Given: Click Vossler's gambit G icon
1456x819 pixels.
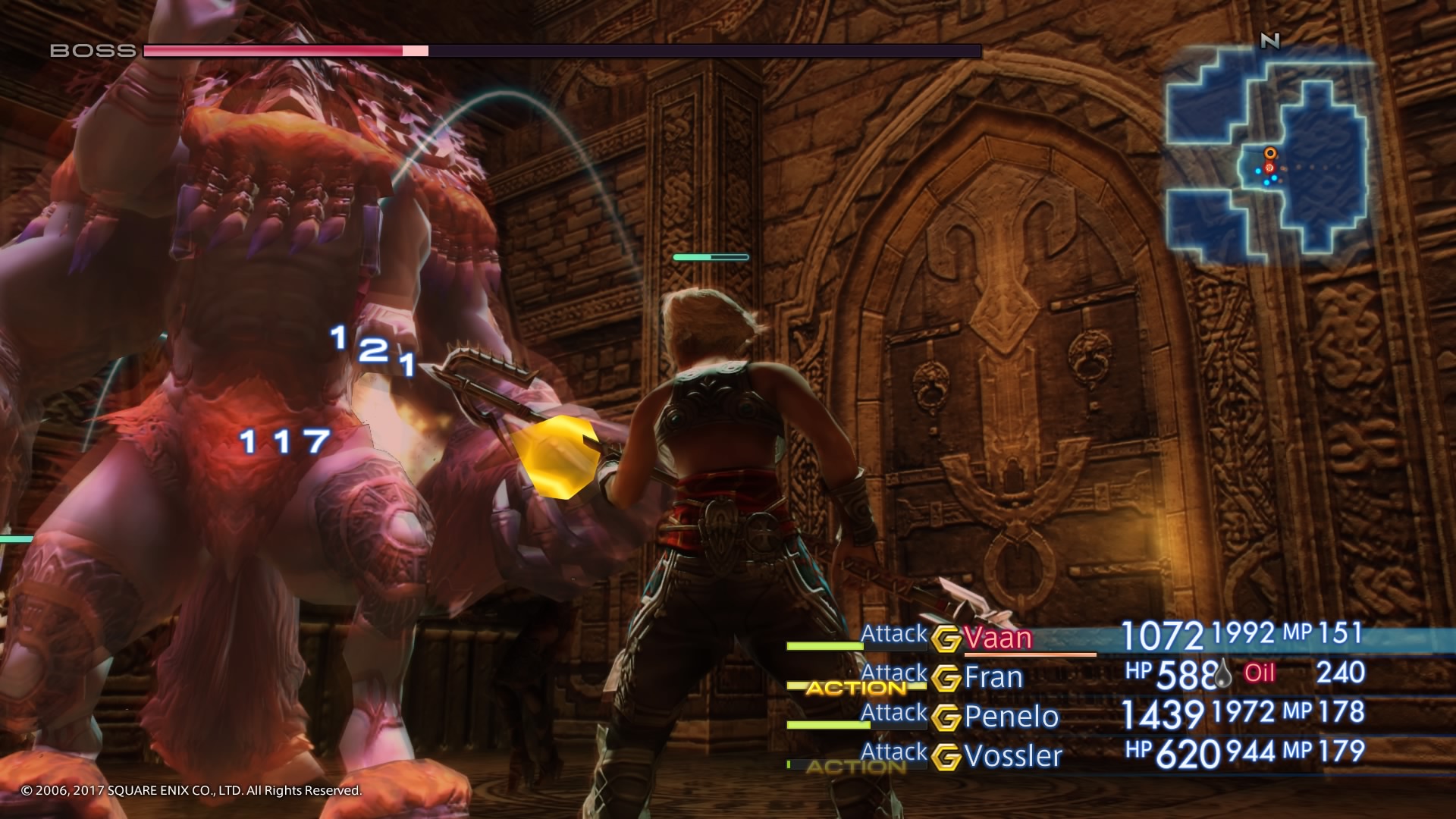Looking at the screenshot, I should [x=946, y=757].
